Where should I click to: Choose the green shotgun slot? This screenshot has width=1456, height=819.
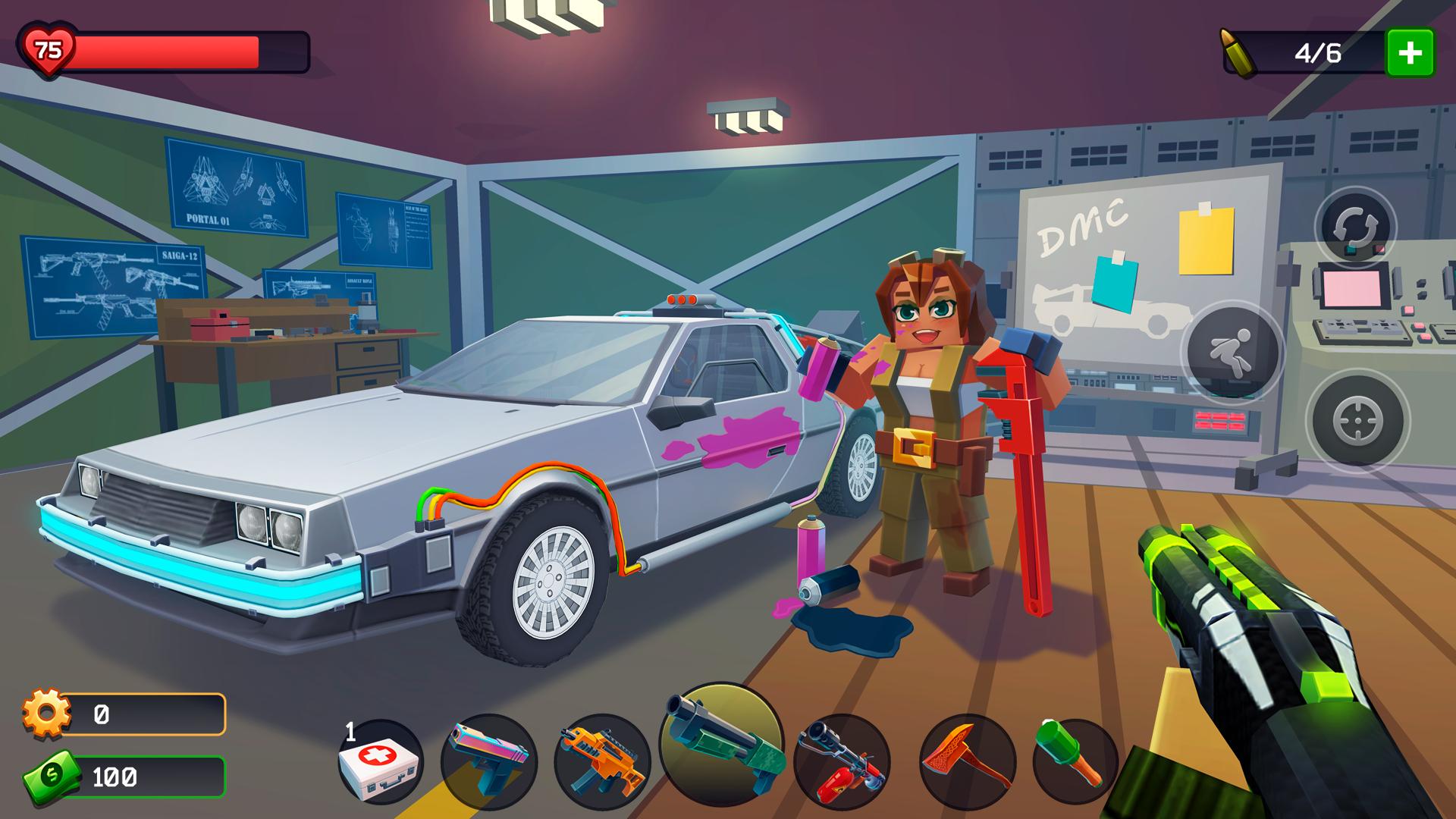[720, 742]
